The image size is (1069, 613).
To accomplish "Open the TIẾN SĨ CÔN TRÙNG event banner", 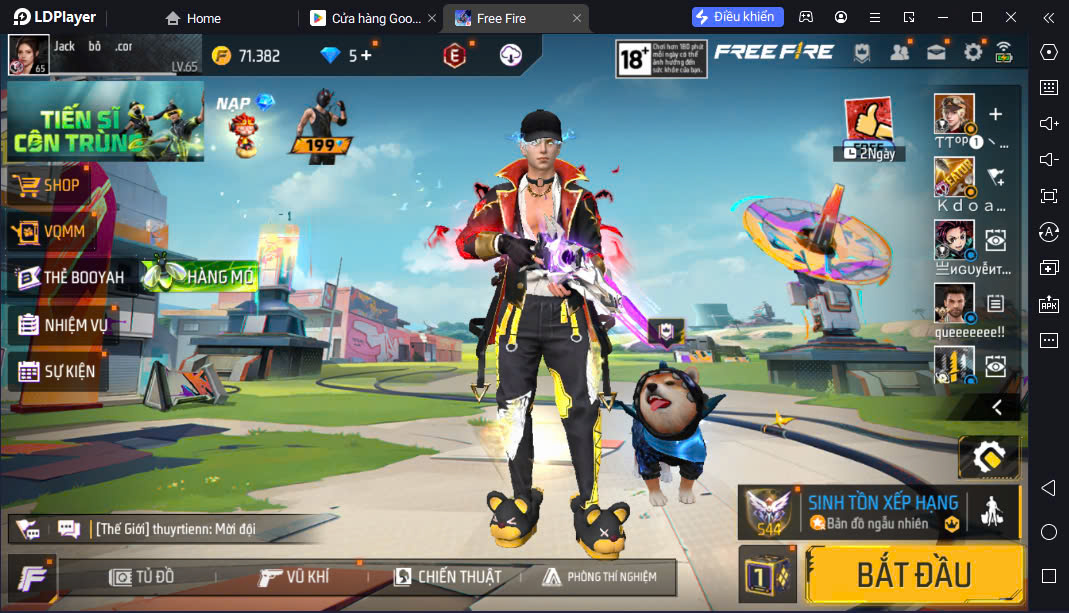I will [104, 122].
